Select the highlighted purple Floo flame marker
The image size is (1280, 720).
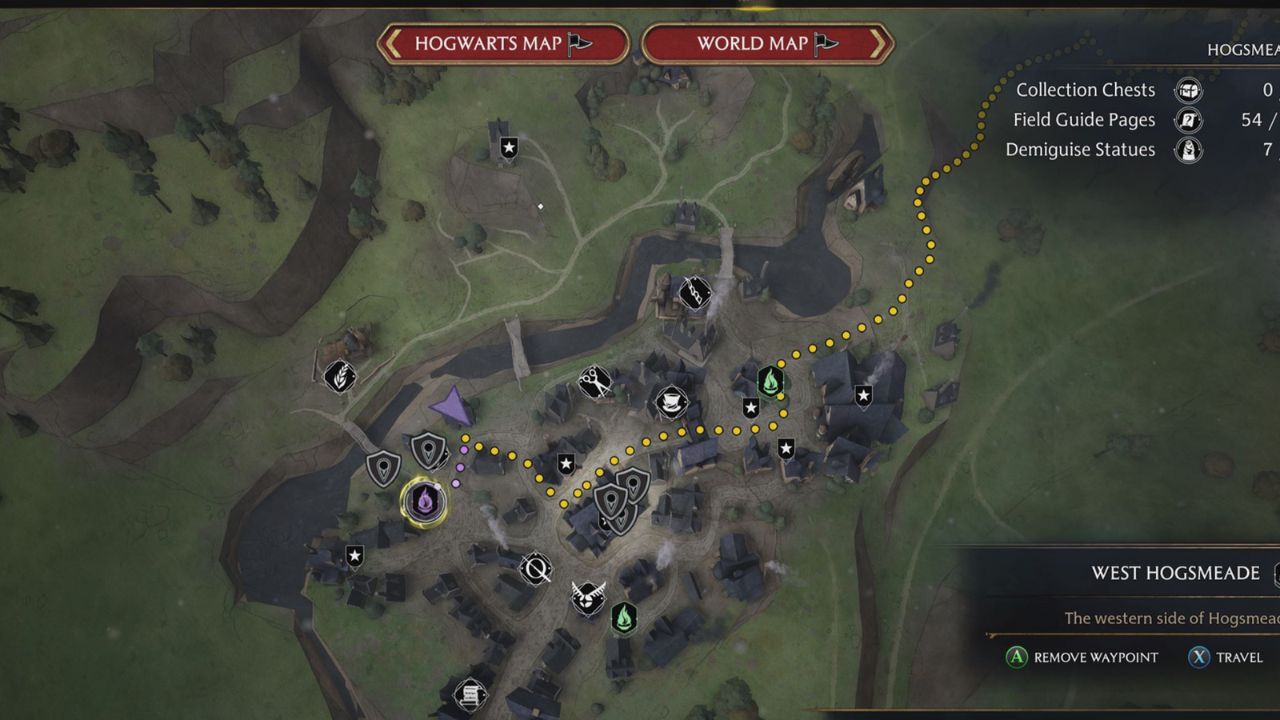click(424, 498)
